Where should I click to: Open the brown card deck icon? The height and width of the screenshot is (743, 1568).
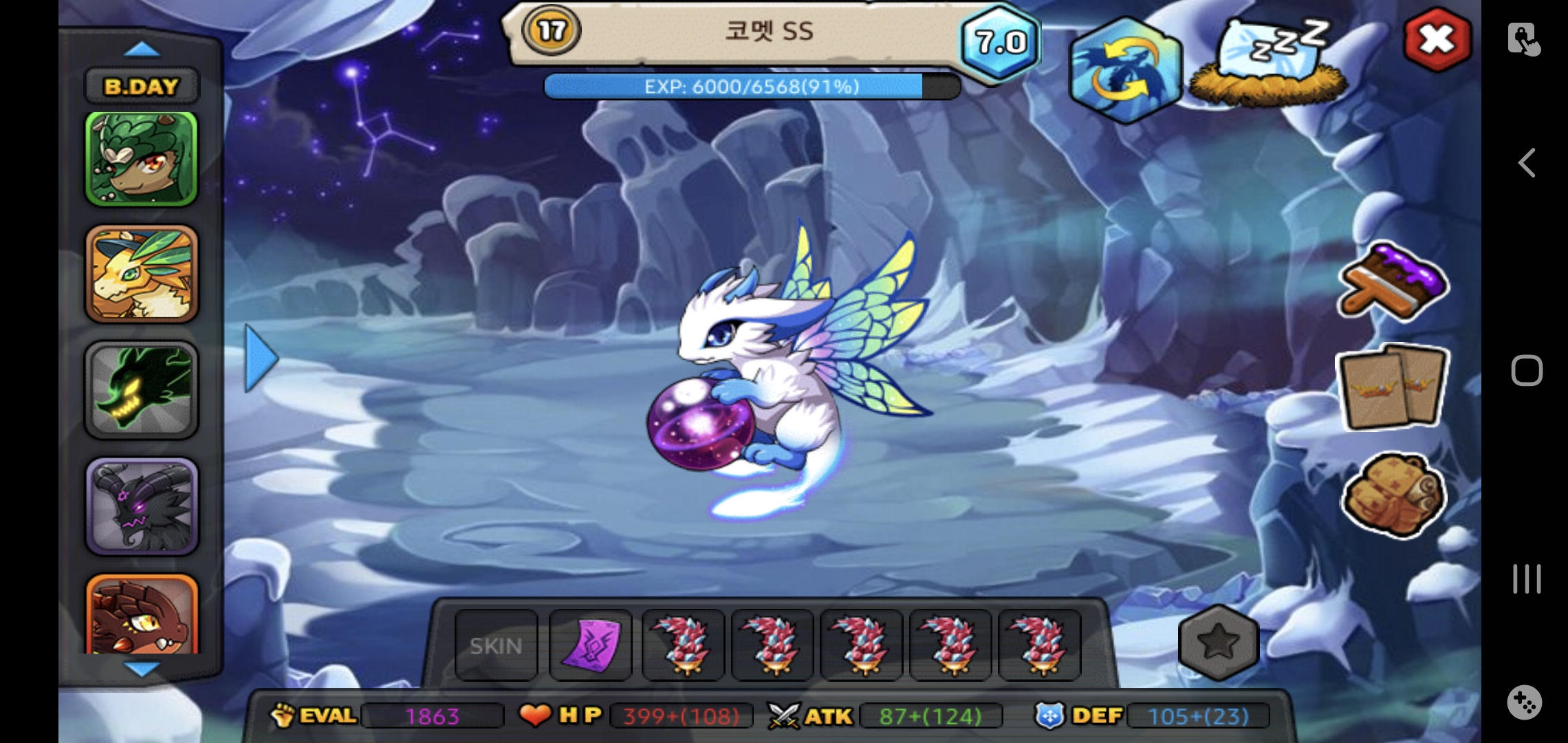click(1393, 387)
